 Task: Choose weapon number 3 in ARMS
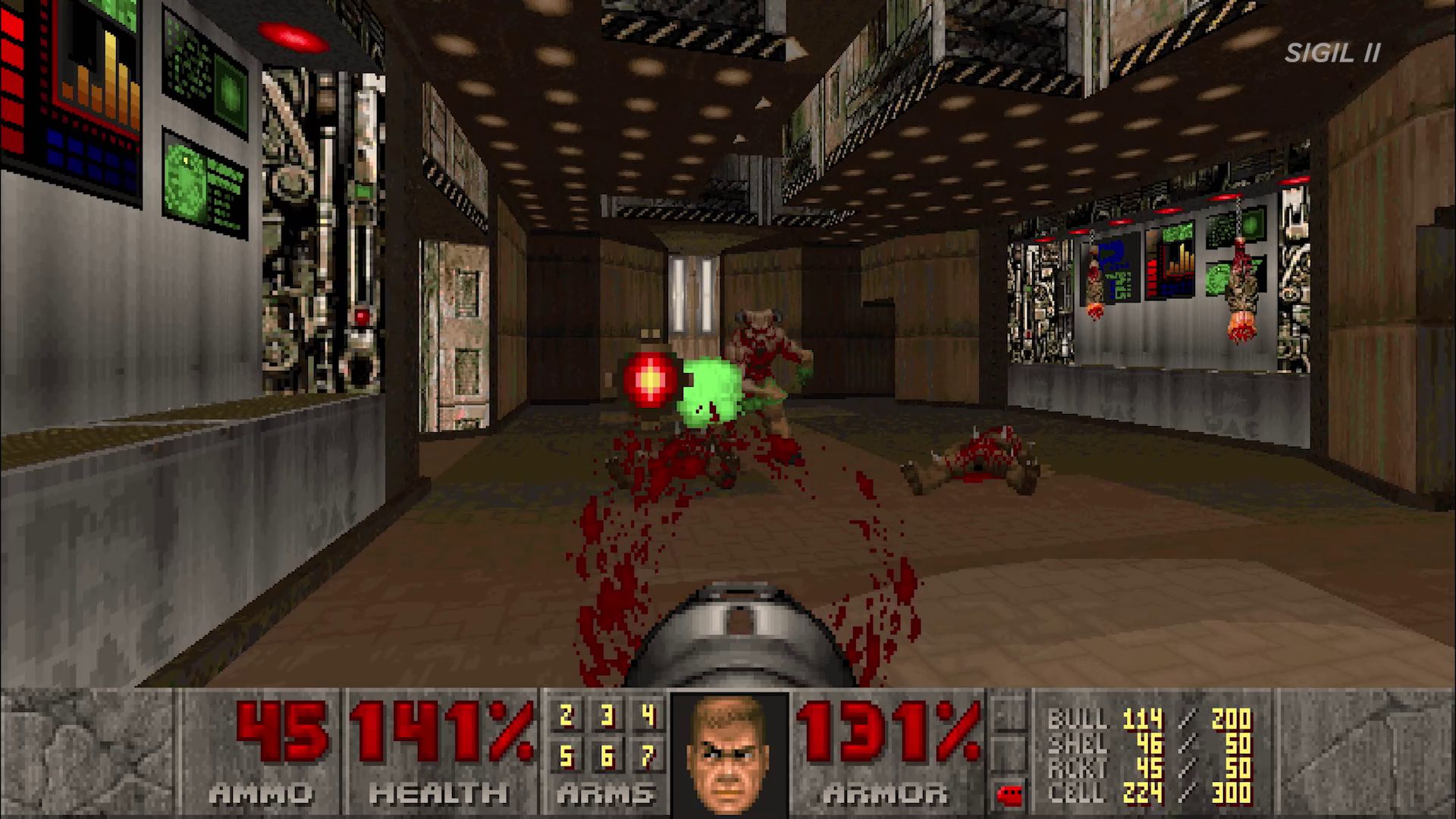[607, 716]
